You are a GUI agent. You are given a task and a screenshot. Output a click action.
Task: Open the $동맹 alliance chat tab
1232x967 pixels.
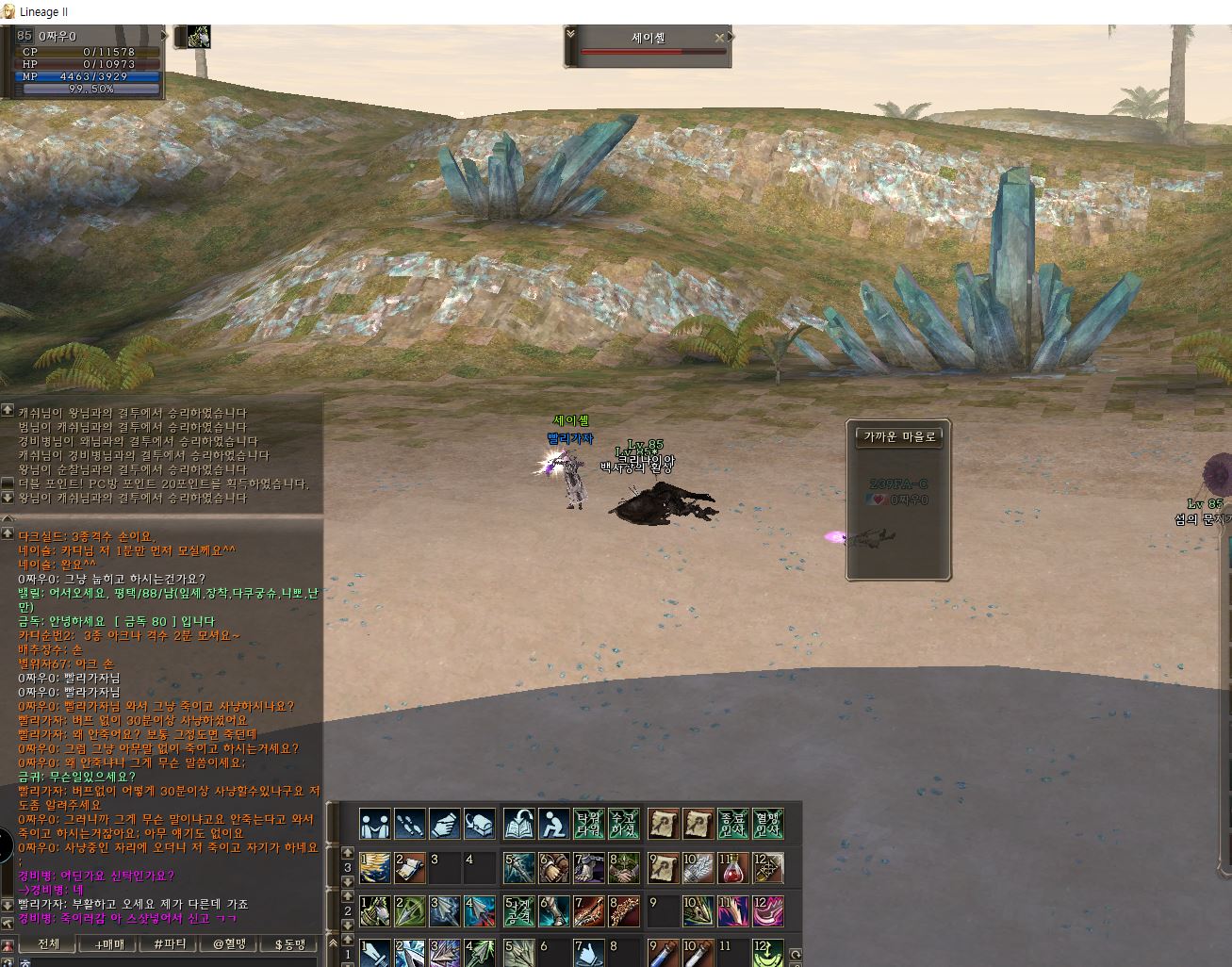click(289, 943)
